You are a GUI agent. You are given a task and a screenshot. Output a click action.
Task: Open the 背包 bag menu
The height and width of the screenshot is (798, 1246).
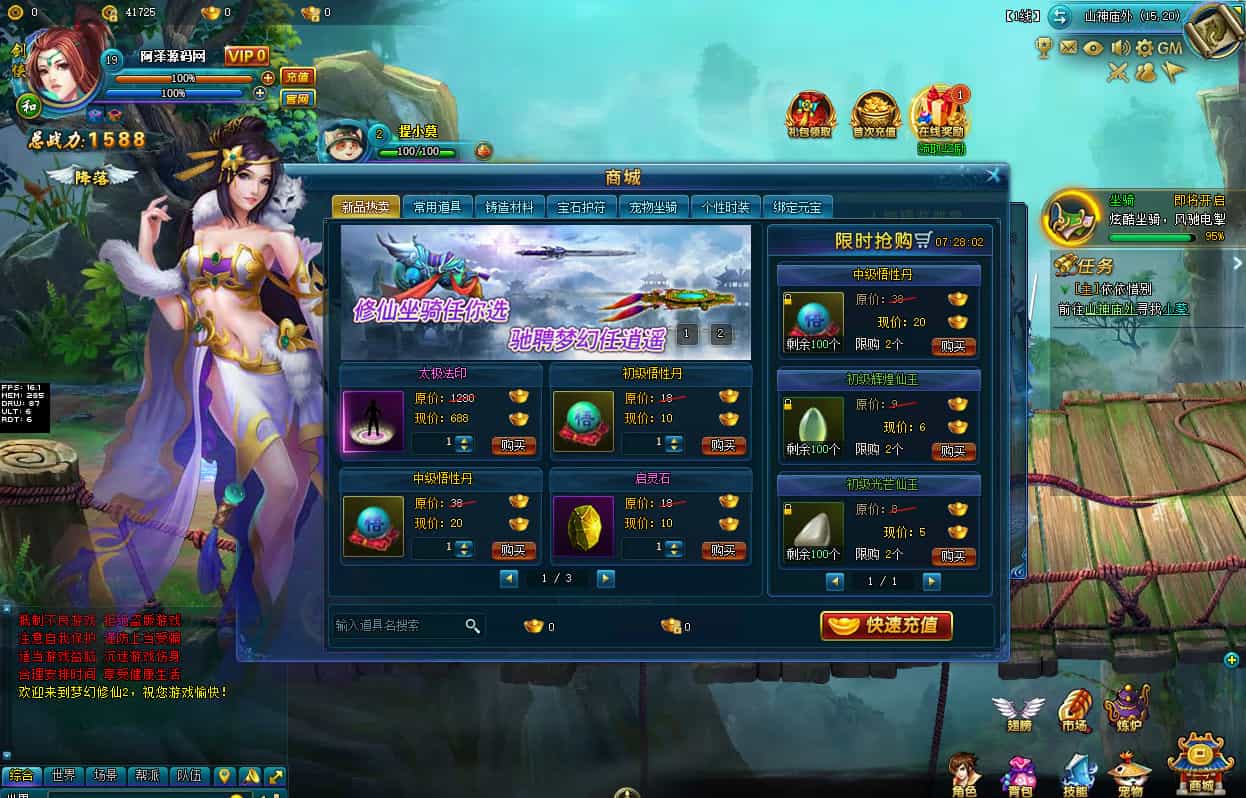[x=1019, y=776]
